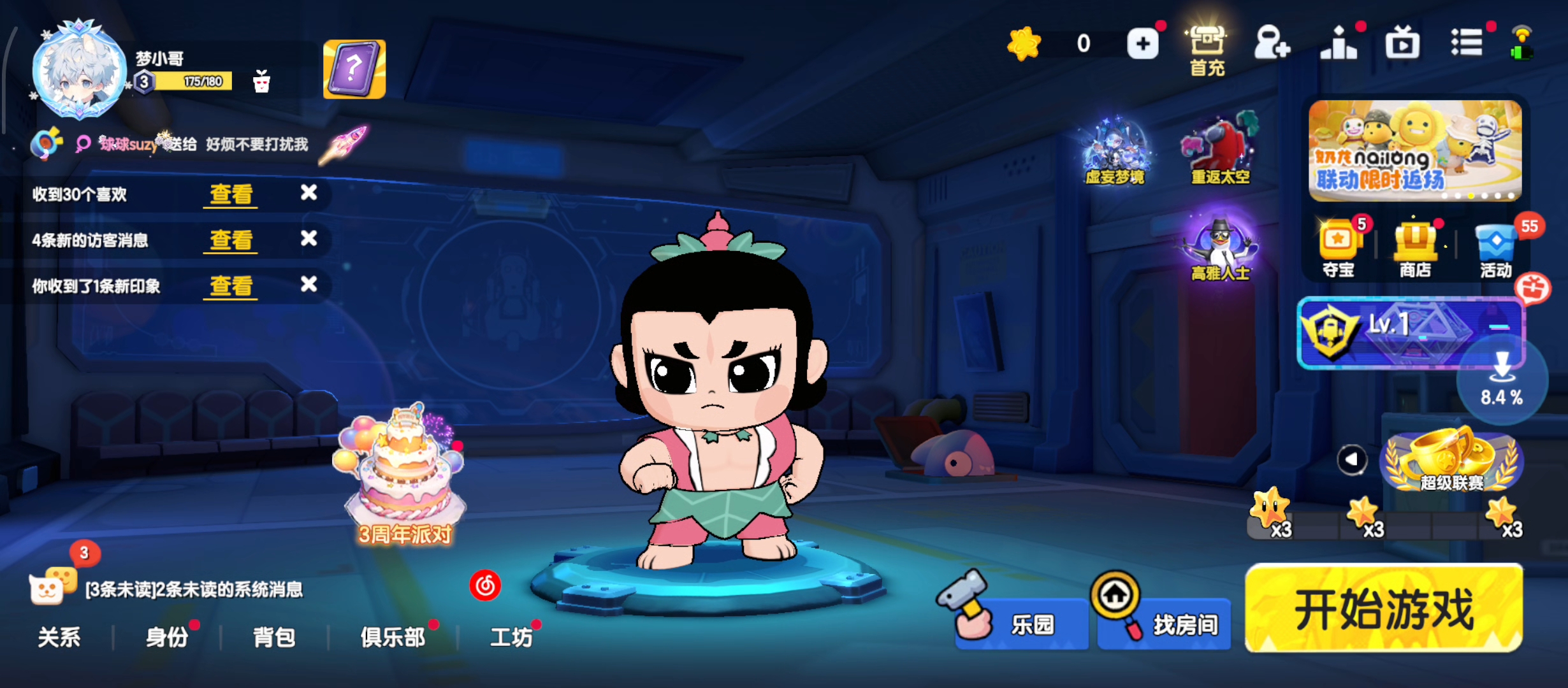View the 收到30个喜欢 notification

(x=231, y=194)
